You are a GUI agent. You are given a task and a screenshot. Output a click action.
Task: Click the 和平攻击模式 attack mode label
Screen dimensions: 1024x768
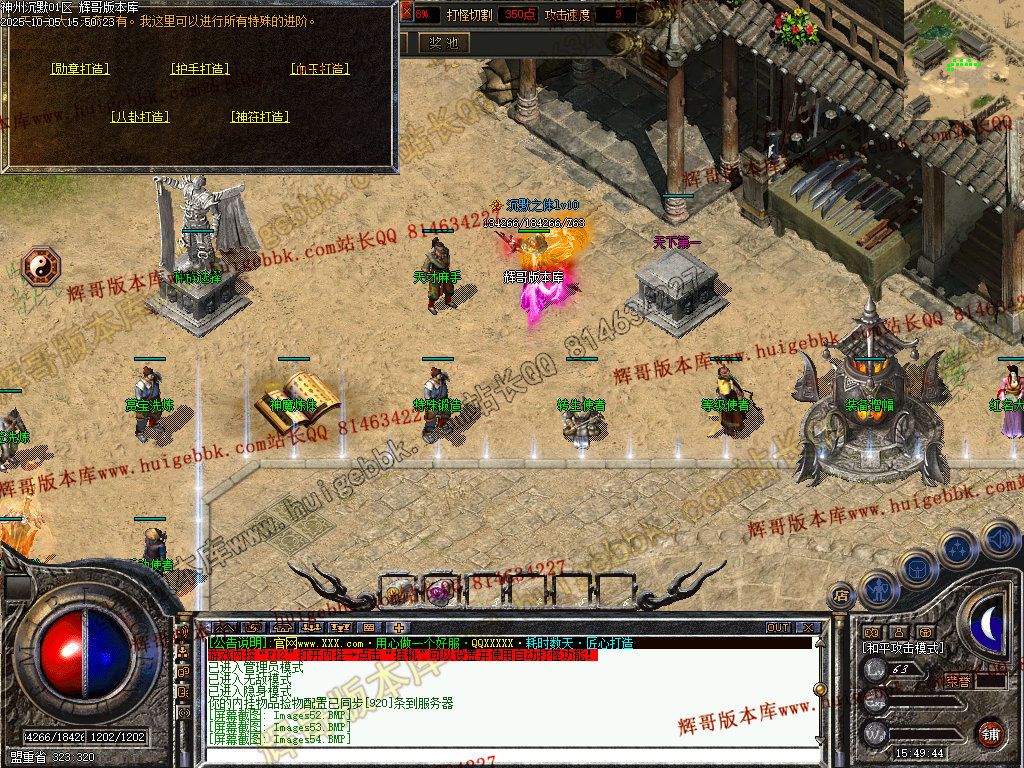click(x=902, y=648)
